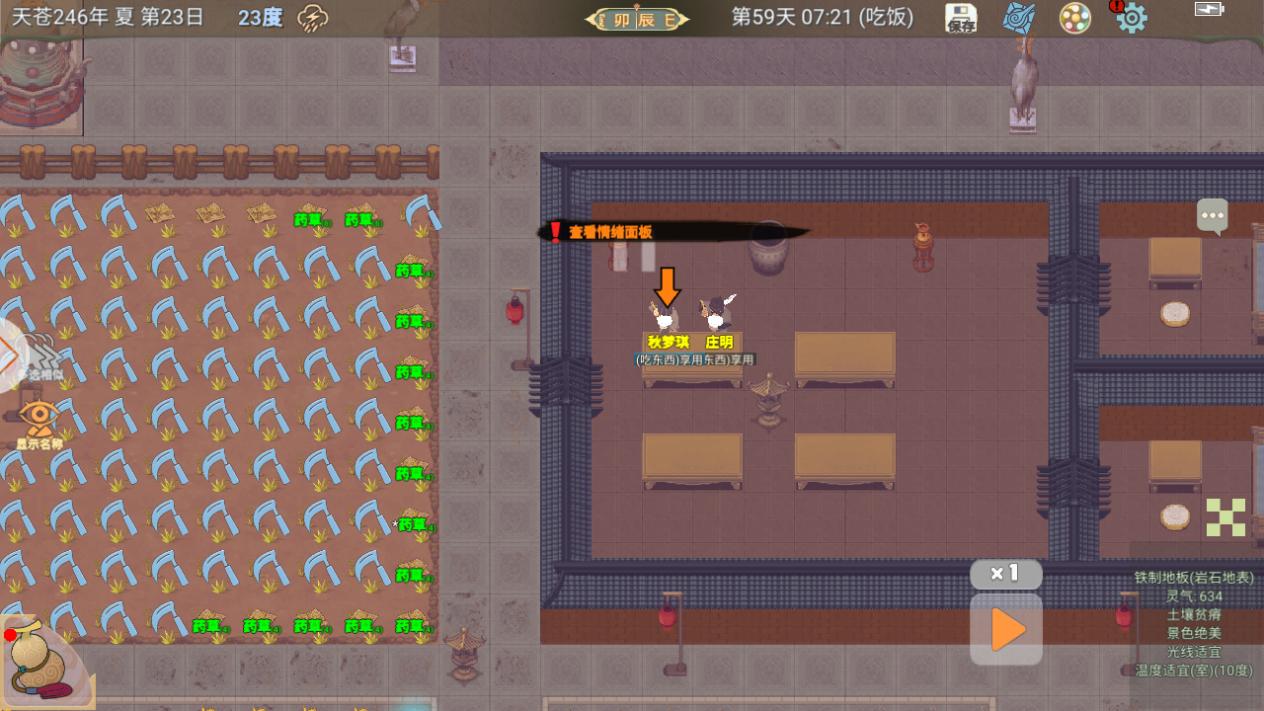The width and height of the screenshot is (1264, 711).
Task: Change the ×1 game speed
Action: tap(1005, 574)
